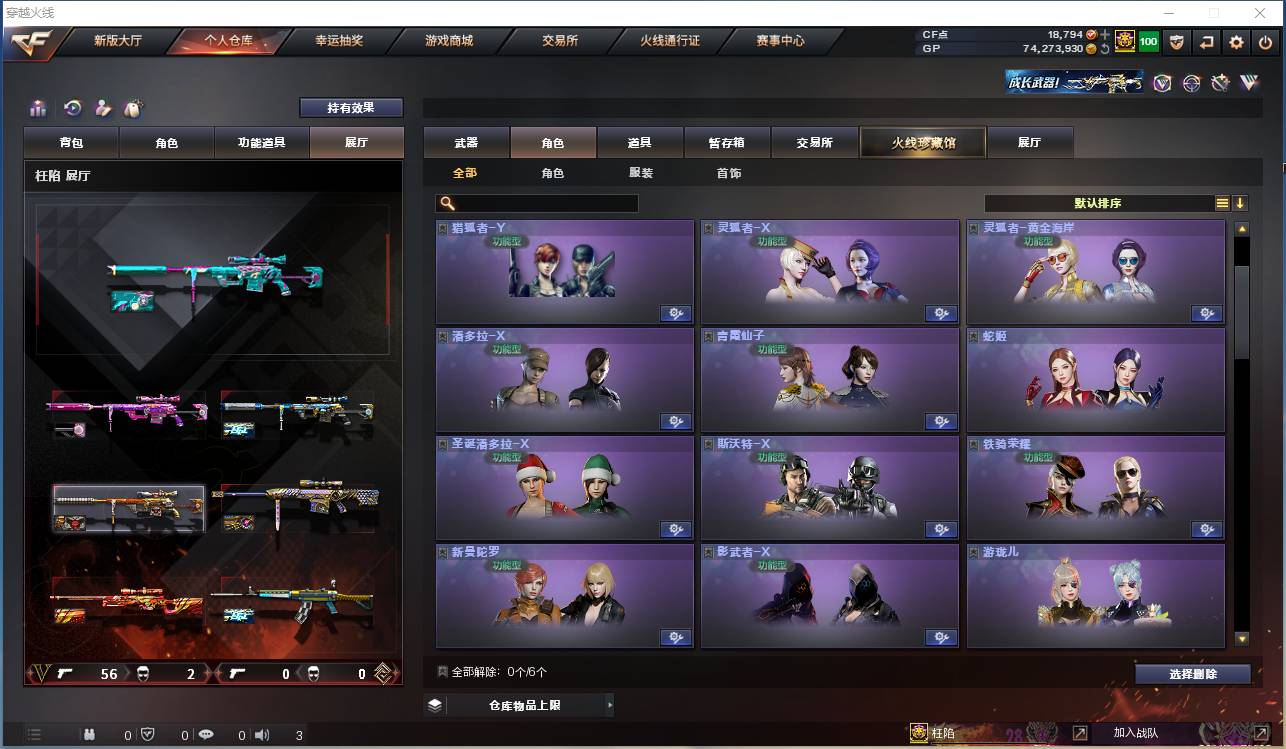Viewport: 1286px width, 749px height.
Task: Click the power/exit icon in the top-right
Action: [x=1265, y=41]
